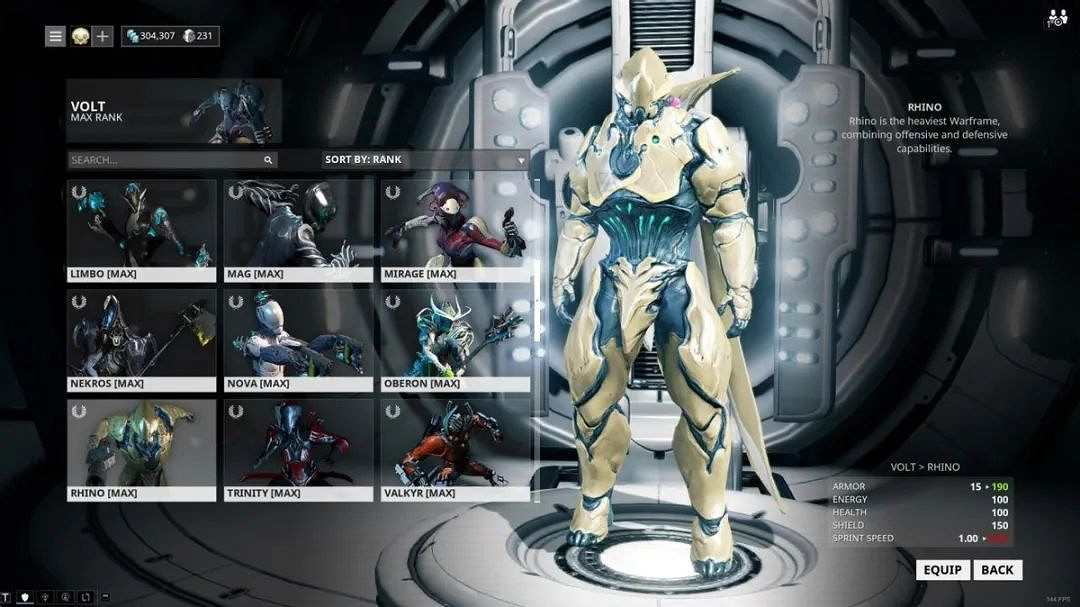Pick the Mirage warframe tile

tap(455, 231)
